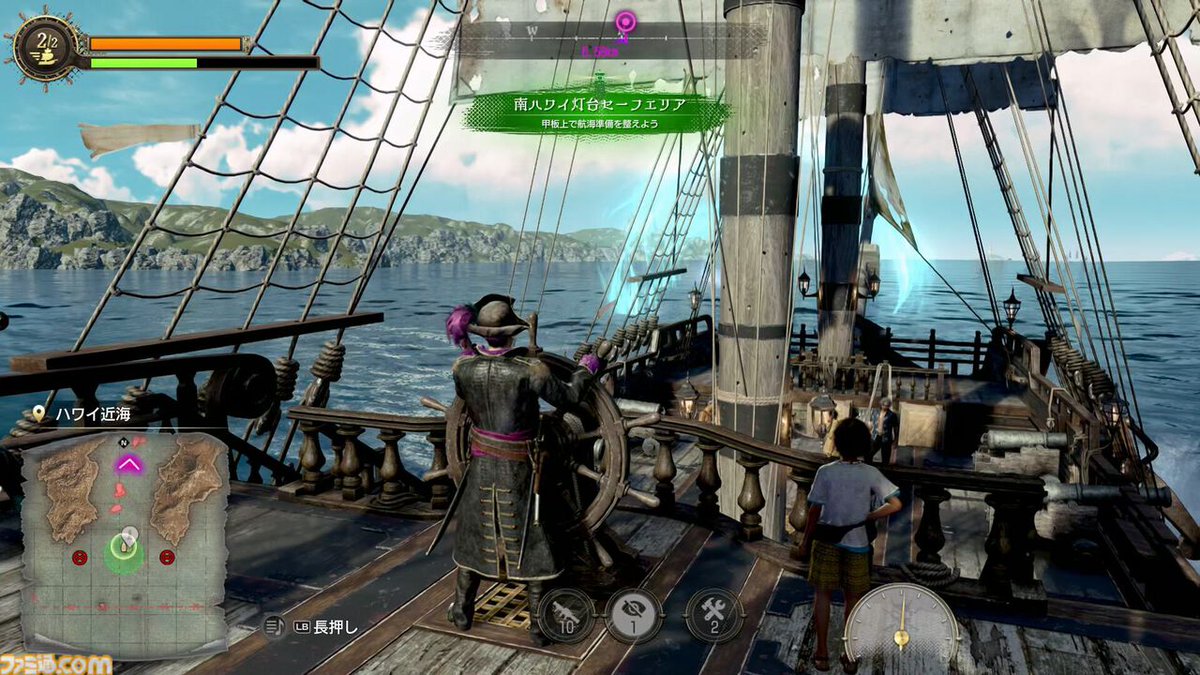Select the right red enemy marker on minimap
Viewport: 1200px width, 675px height.
point(167,556)
